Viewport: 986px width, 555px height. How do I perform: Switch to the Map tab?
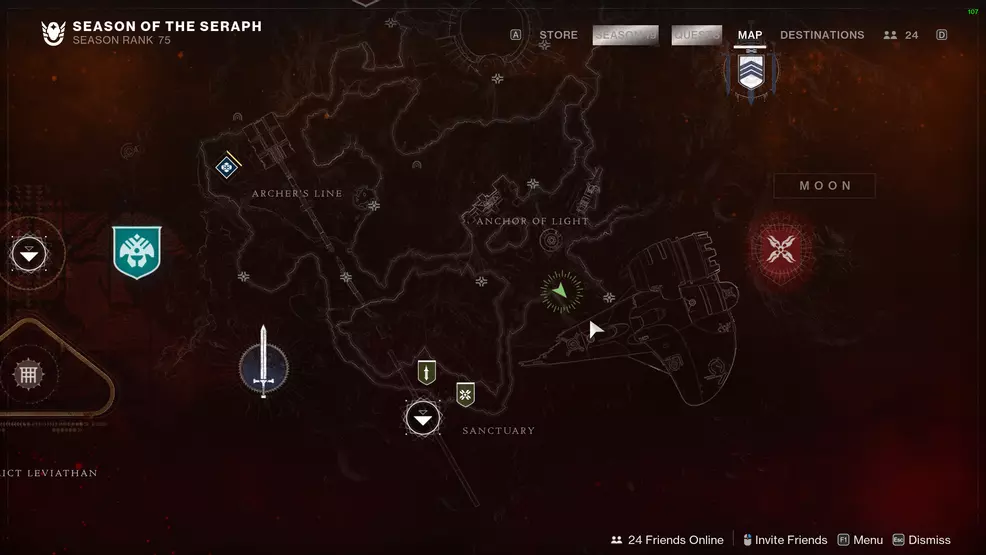pos(749,35)
